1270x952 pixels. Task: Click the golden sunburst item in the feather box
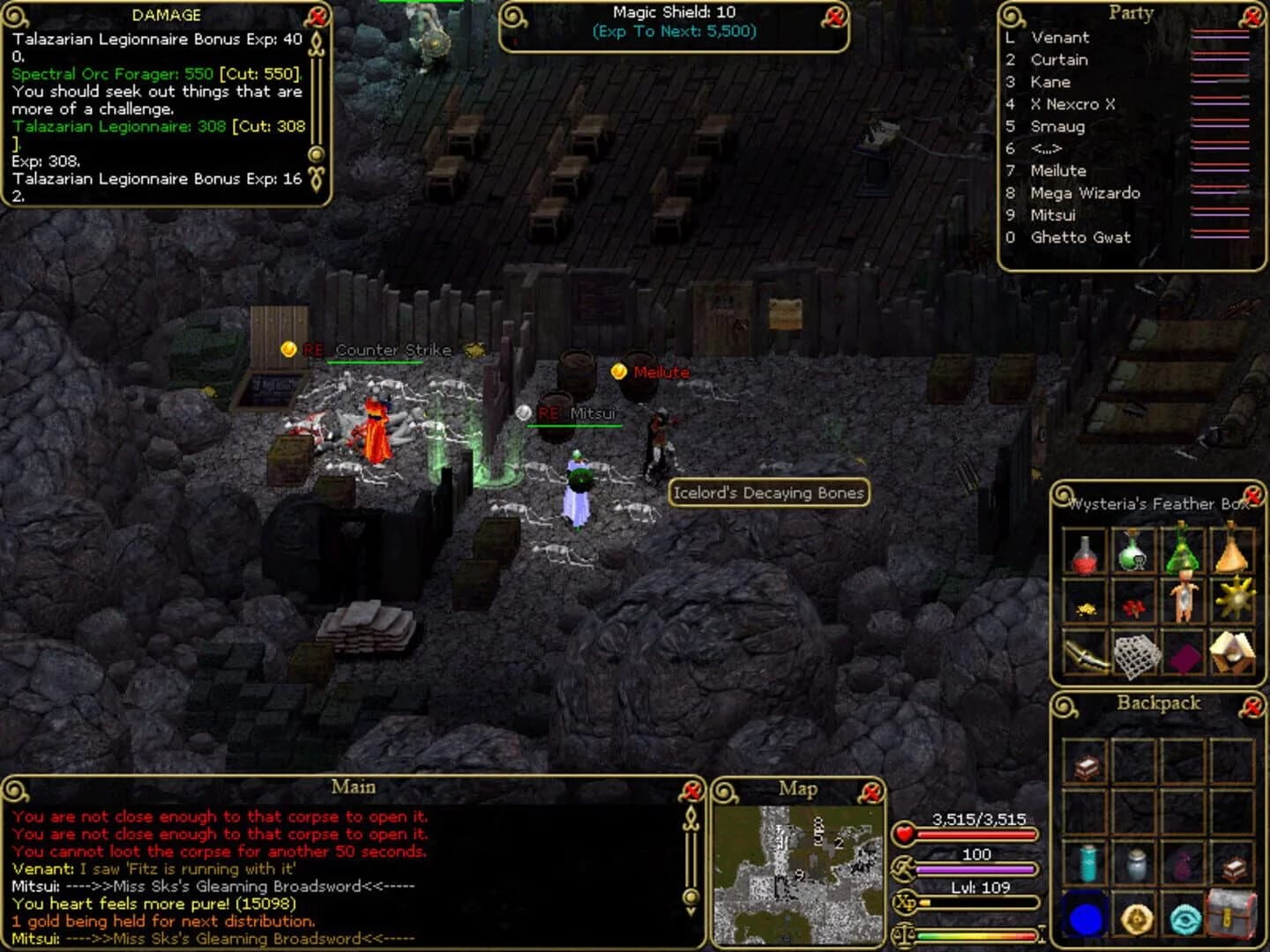pyautogui.click(x=1235, y=599)
